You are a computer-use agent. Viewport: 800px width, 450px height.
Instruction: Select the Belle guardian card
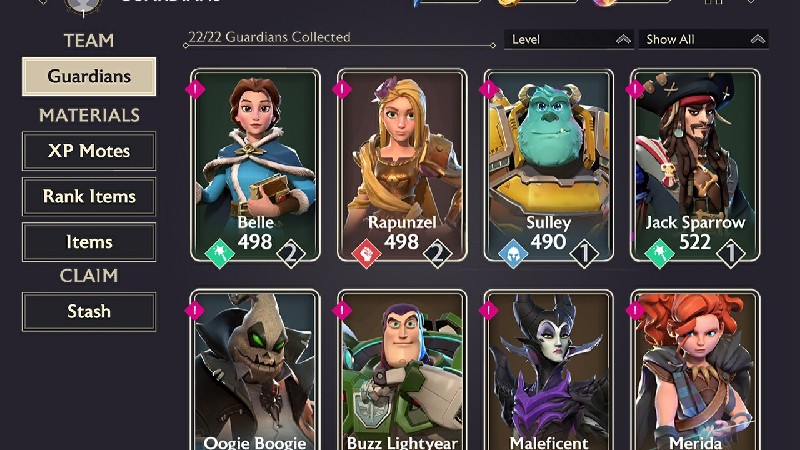tap(255, 165)
